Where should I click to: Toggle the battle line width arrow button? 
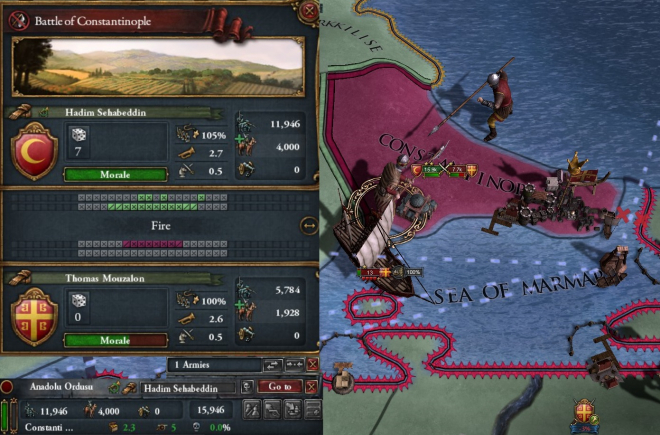tap(308, 226)
